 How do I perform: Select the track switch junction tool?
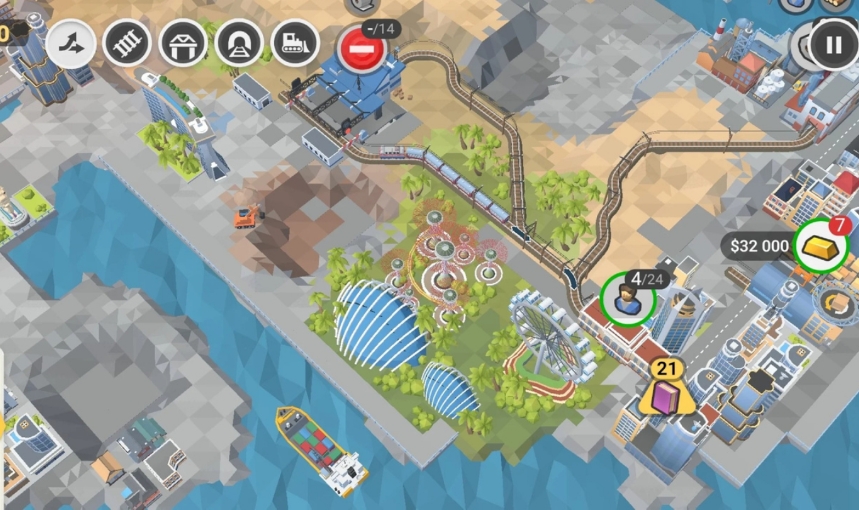71,43
